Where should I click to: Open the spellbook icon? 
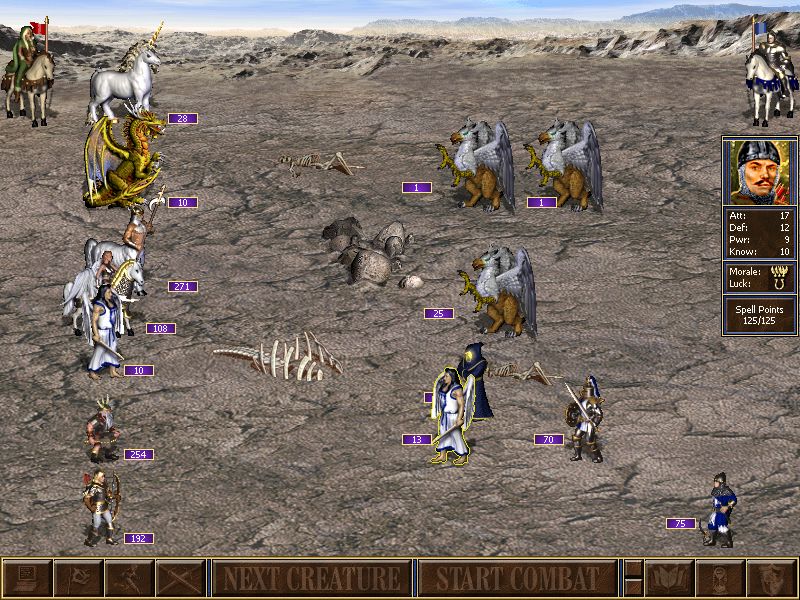pyautogui.click(x=668, y=578)
